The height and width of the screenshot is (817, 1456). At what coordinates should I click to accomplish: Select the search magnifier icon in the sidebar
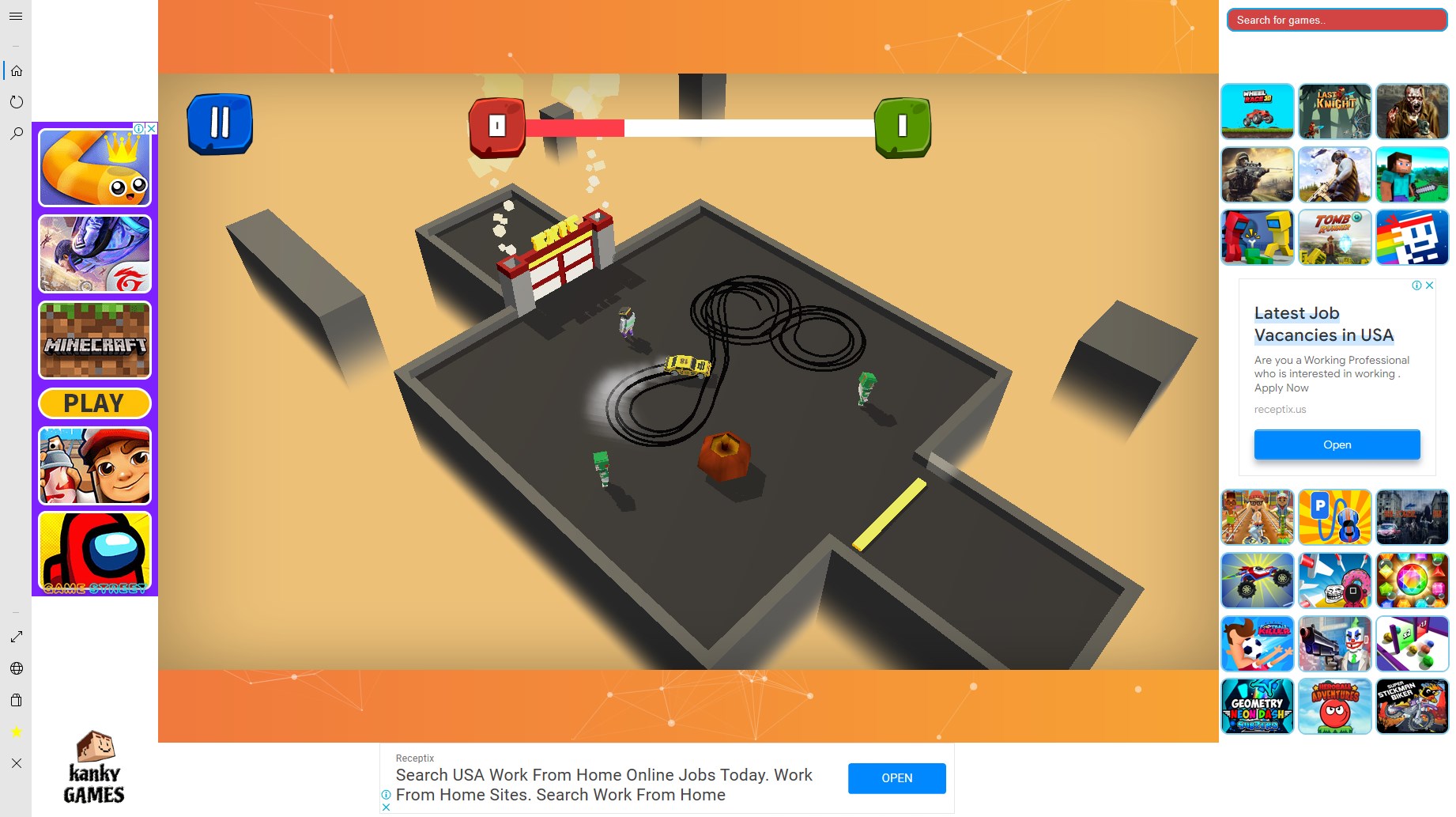[x=16, y=133]
